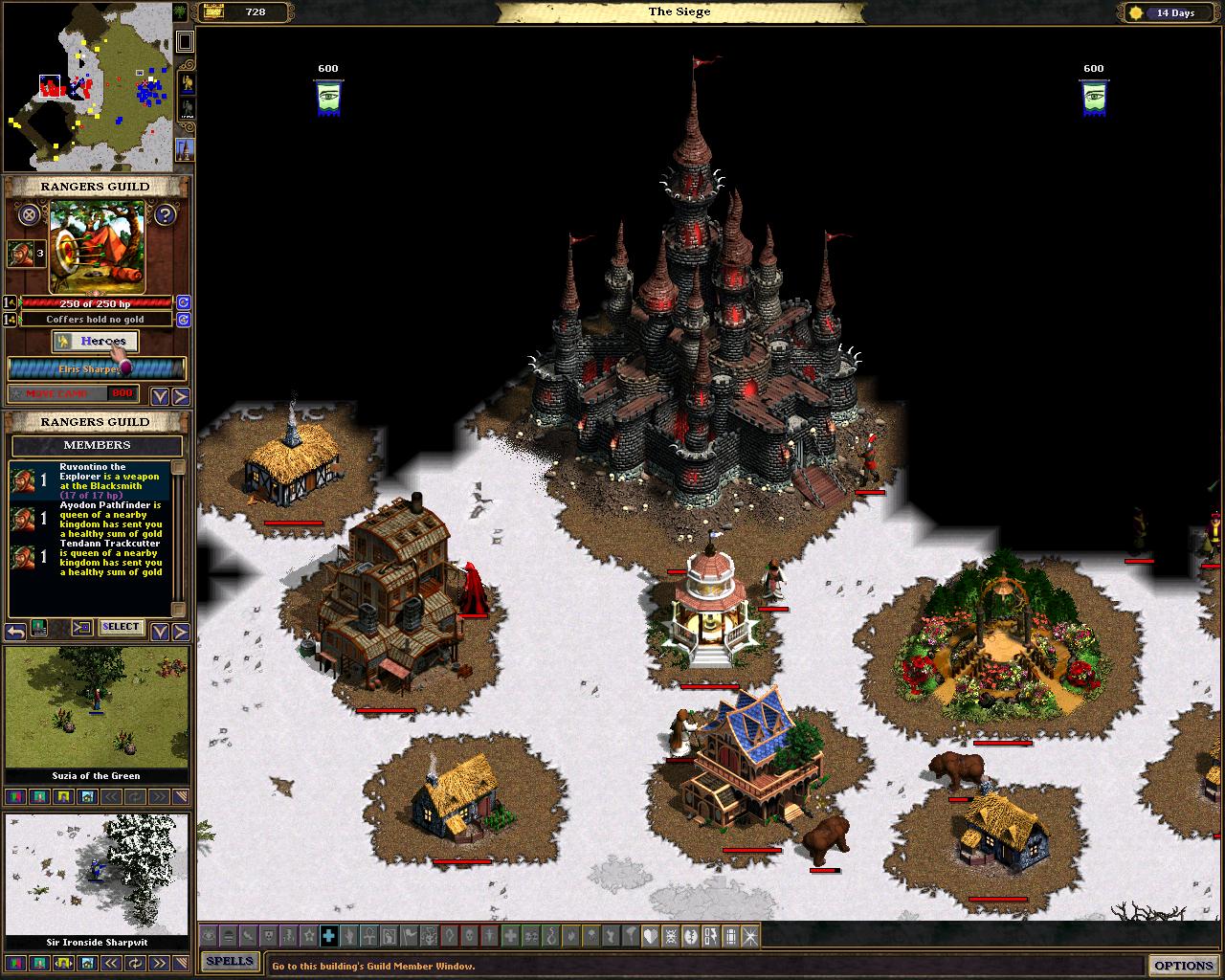This screenshot has width=1225, height=980.
Task: Click the SELECT button below the hero list
Action: (122, 627)
